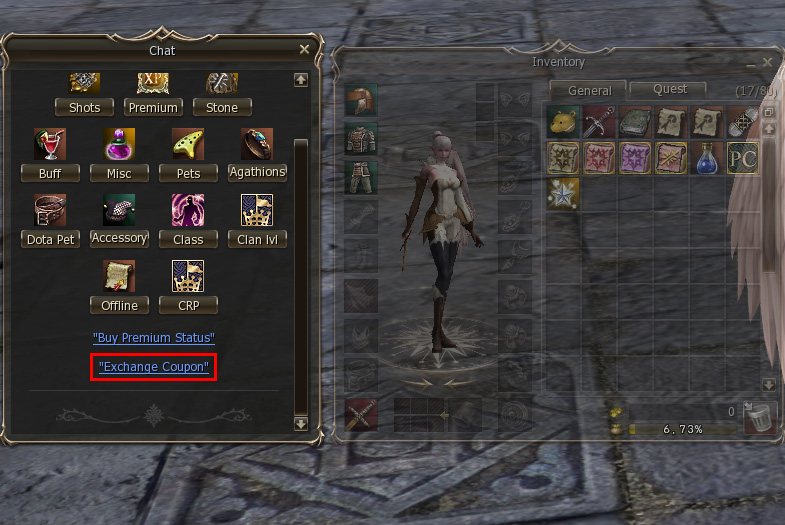Open the Stone category

[222, 107]
